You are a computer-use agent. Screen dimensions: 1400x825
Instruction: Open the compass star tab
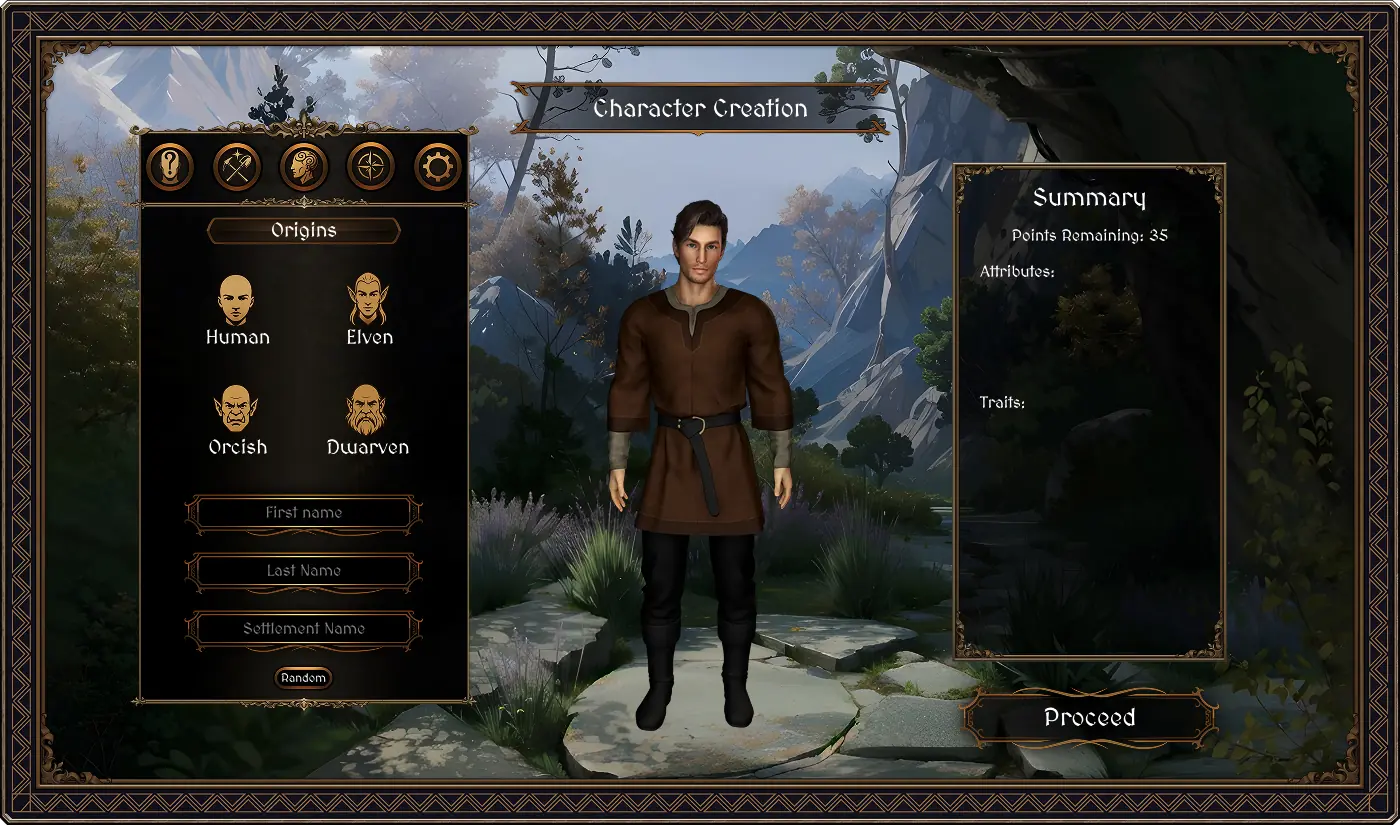370,167
